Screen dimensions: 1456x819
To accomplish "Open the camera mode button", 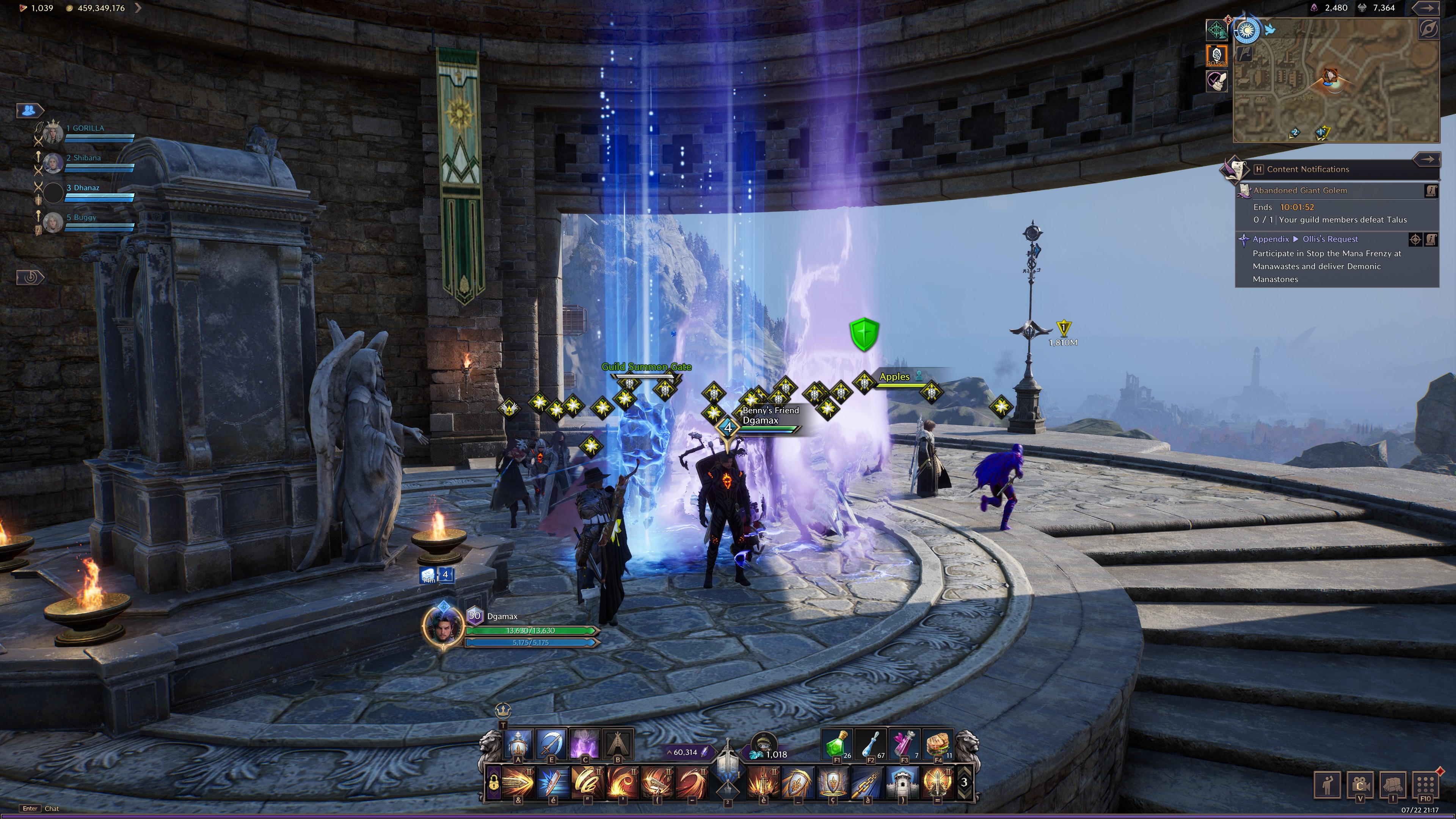I will 1360,785.
